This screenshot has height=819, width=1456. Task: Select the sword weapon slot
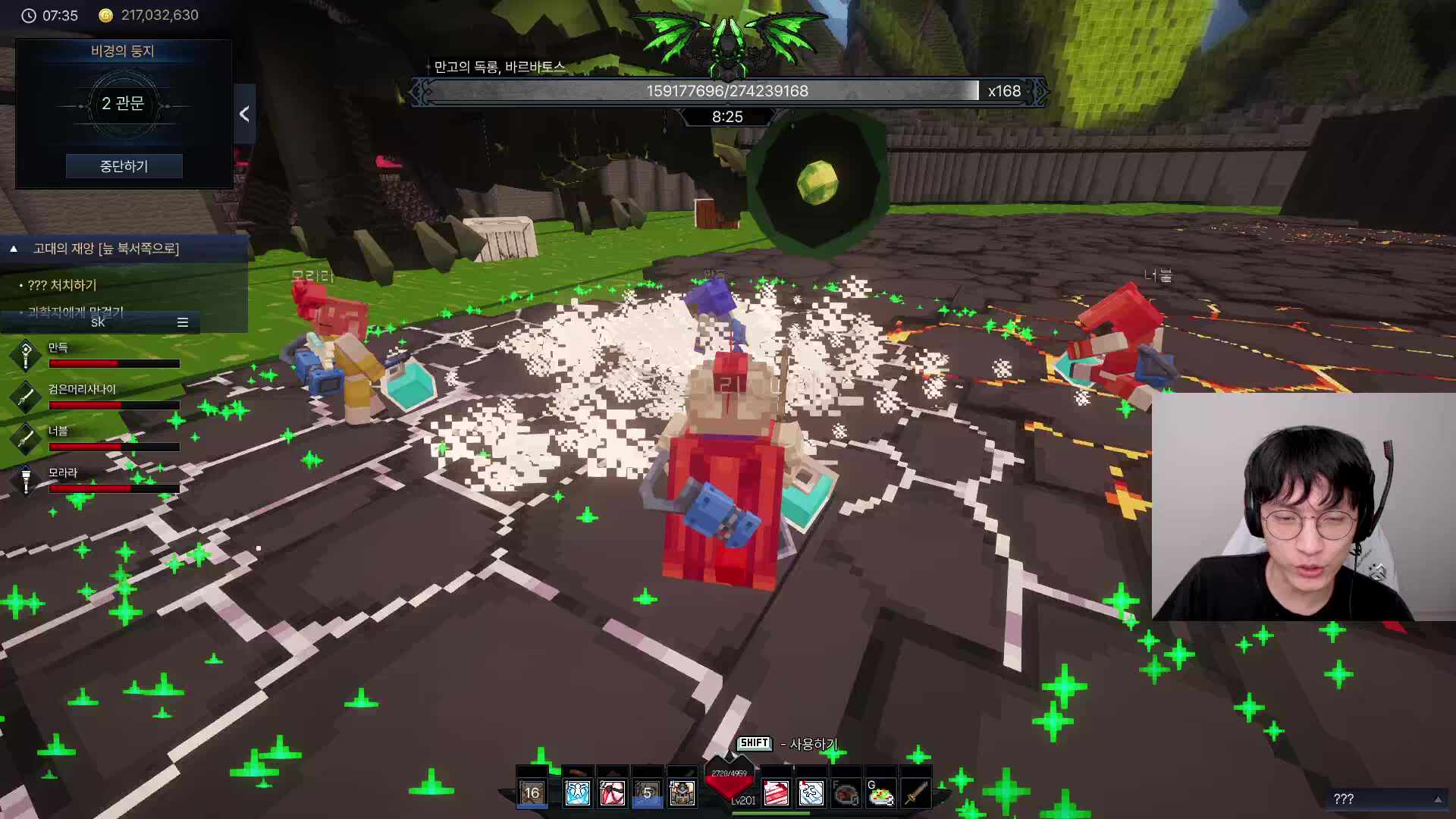pos(915,794)
